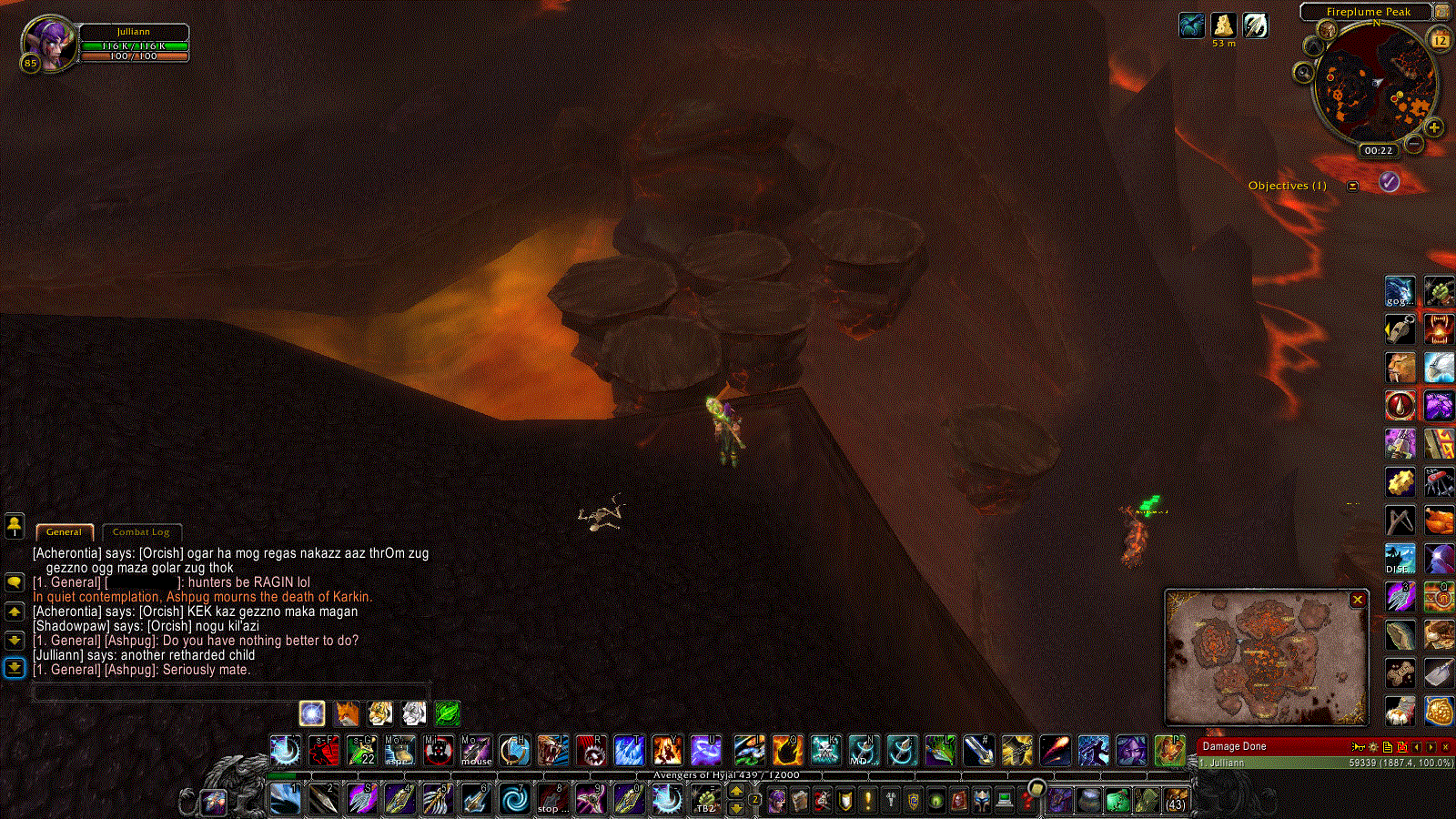This screenshot has height=819, width=1456.
Task: Use the stop macro in slot 8
Action: pyautogui.click(x=551, y=800)
